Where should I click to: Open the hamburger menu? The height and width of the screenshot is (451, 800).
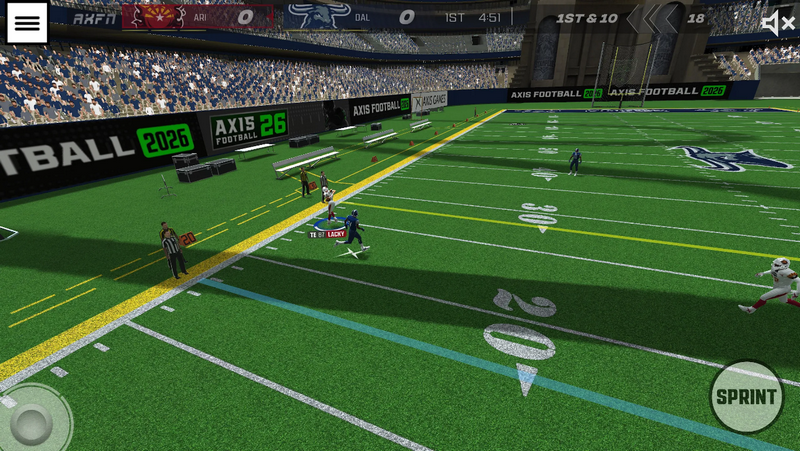(27, 23)
